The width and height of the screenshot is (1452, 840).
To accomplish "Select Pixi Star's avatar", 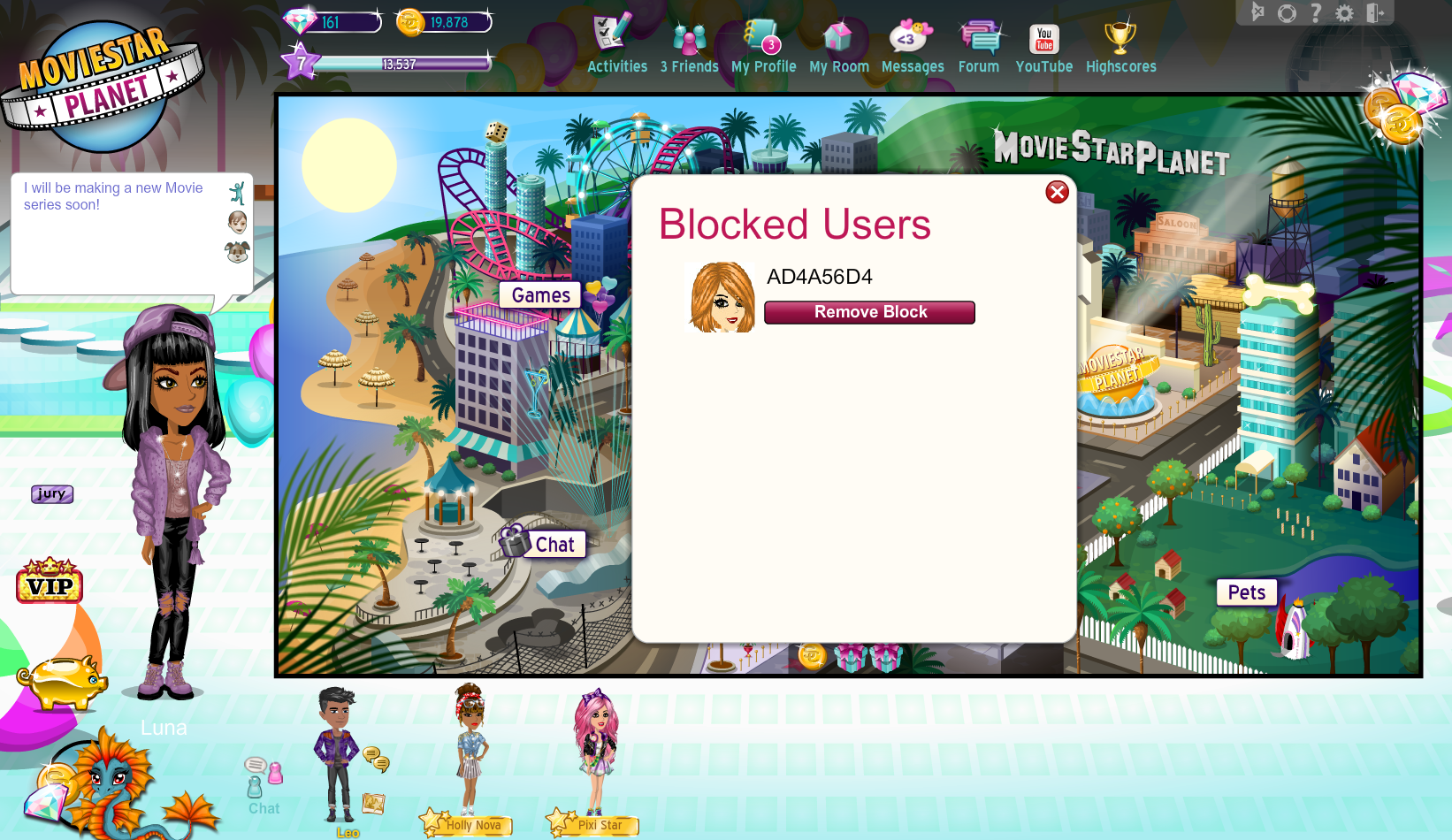I will pyautogui.click(x=597, y=752).
